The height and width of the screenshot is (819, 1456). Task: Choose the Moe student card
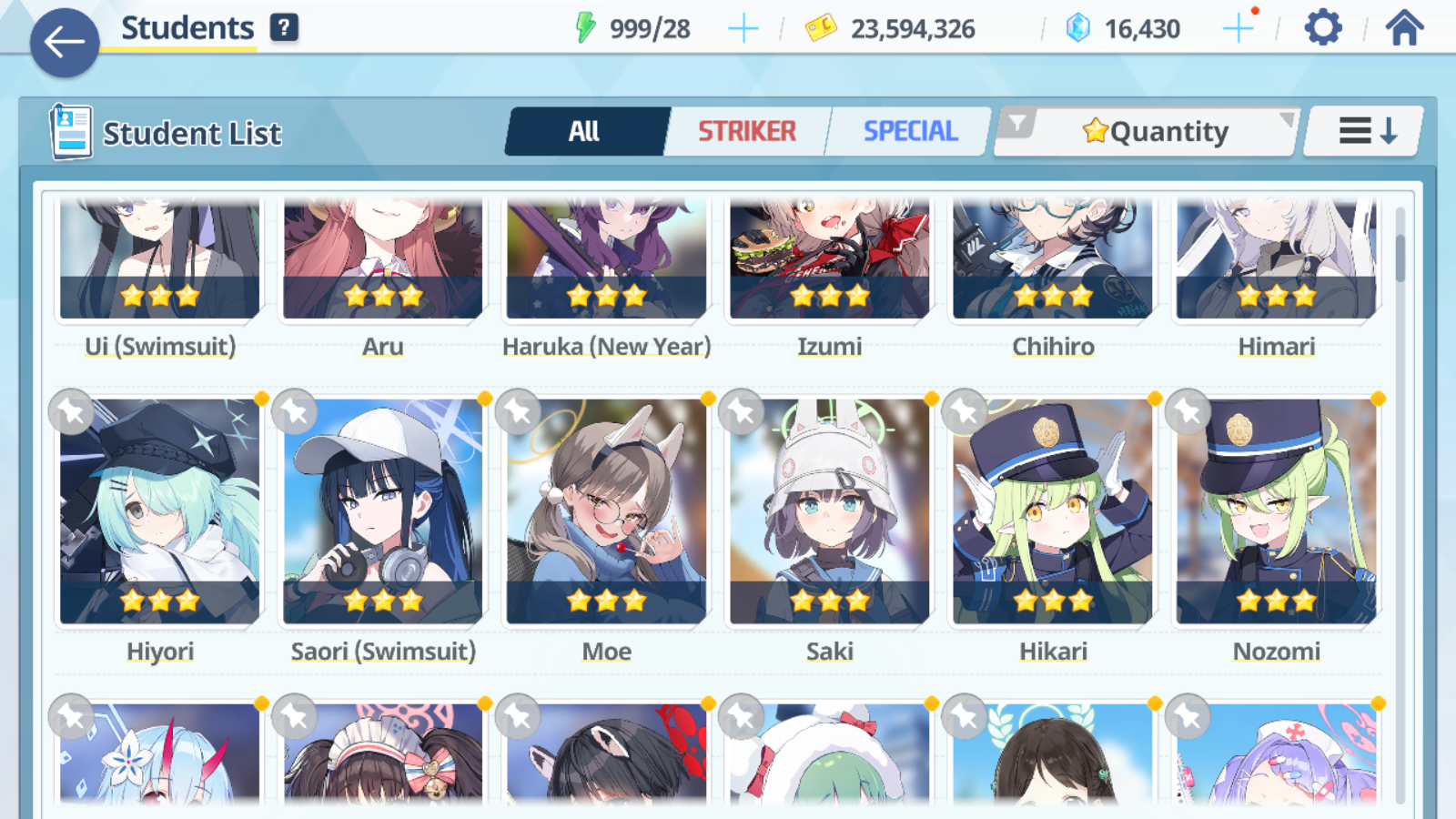point(607,510)
